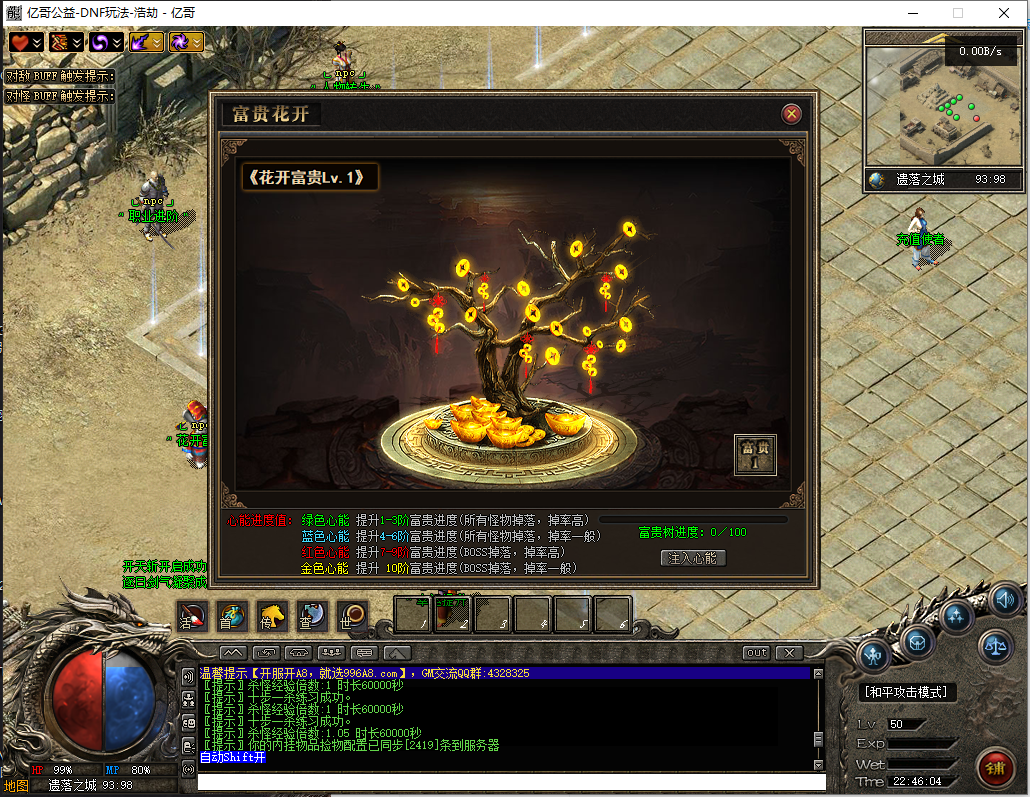Open the purple lightning gold buff dropdown
1030x797 pixels.
(157, 42)
